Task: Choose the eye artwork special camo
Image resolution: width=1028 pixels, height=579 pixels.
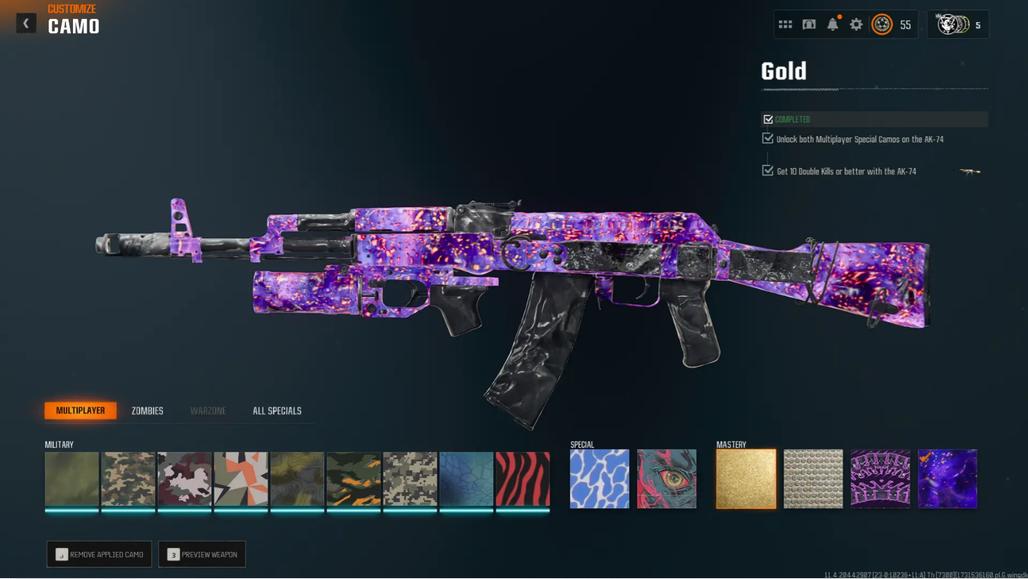Action: click(x=667, y=478)
